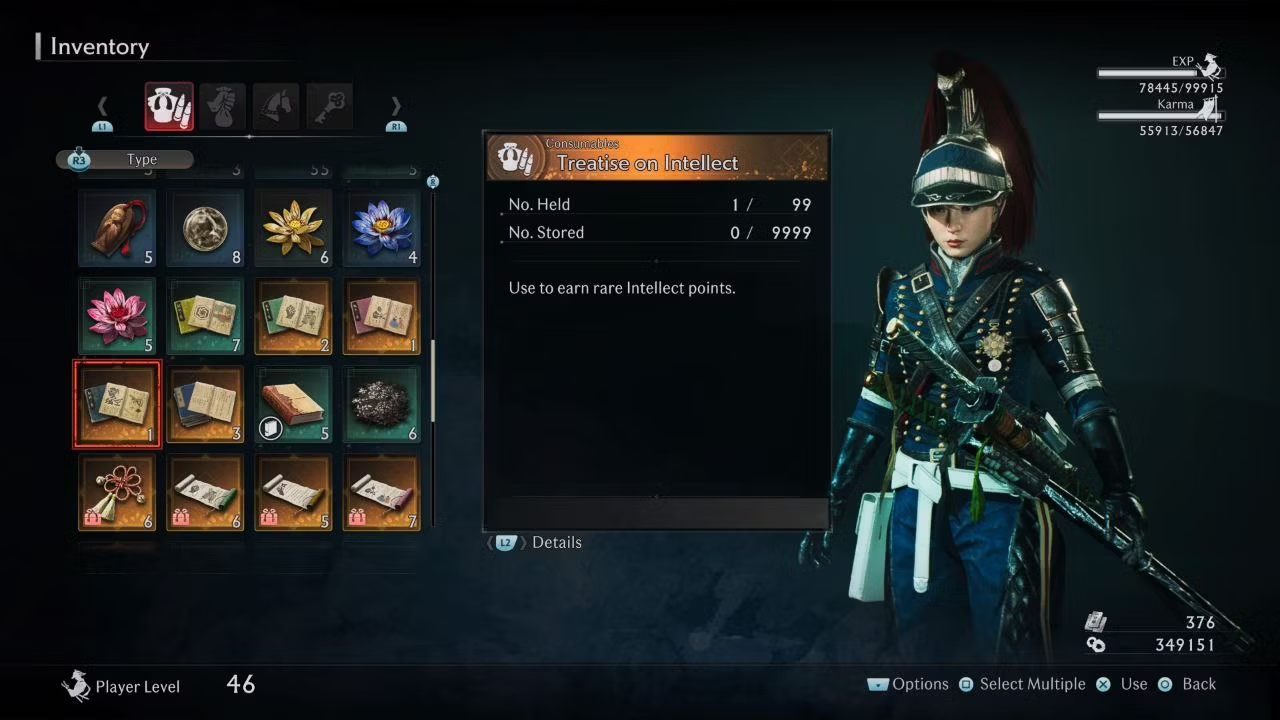
Task: Choose the blue-cover book stack with quantity 3
Action: 205,404
